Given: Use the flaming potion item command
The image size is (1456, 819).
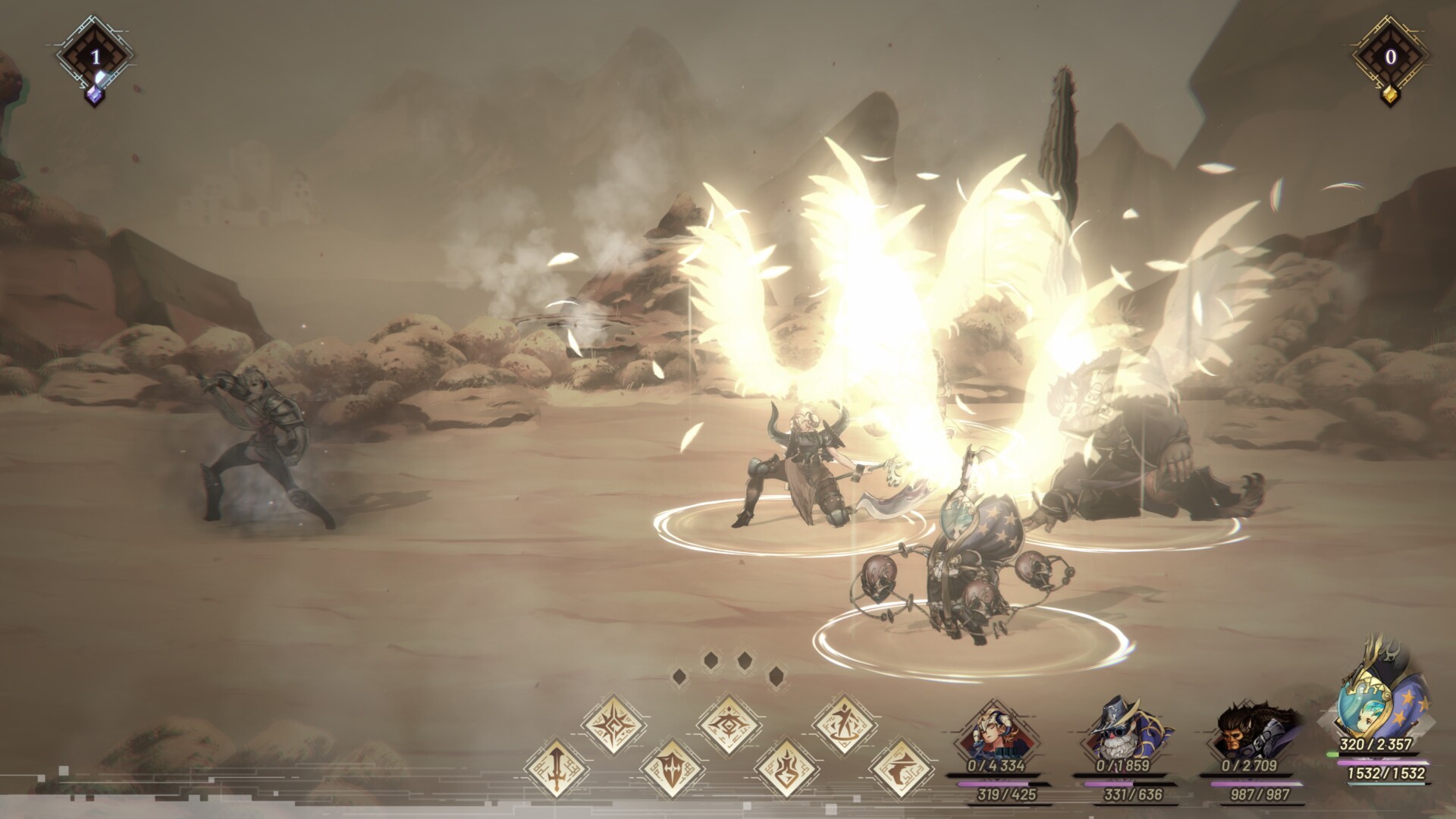Looking at the screenshot, I should (x=786, y=768).
